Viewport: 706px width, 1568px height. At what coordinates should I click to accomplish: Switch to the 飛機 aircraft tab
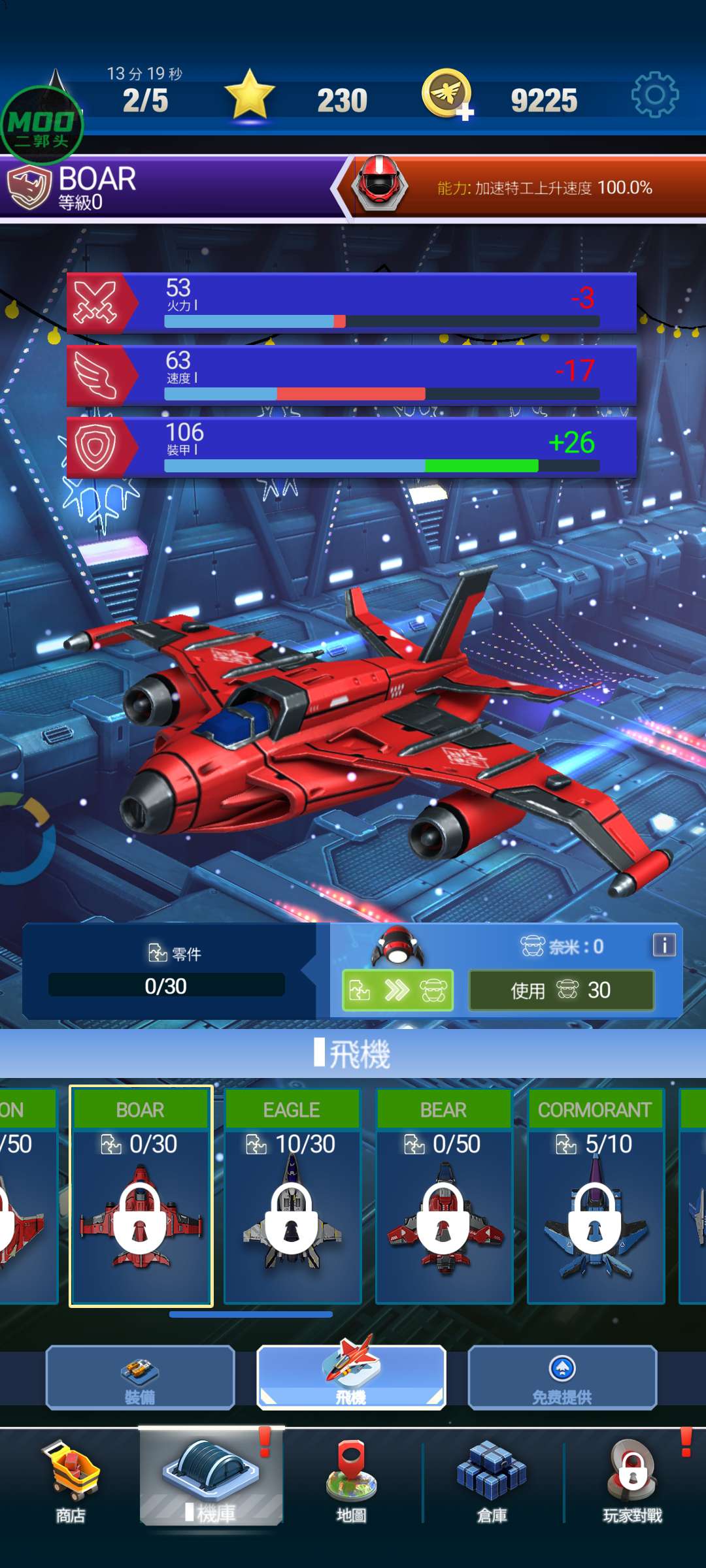[x=351, y=1377]
